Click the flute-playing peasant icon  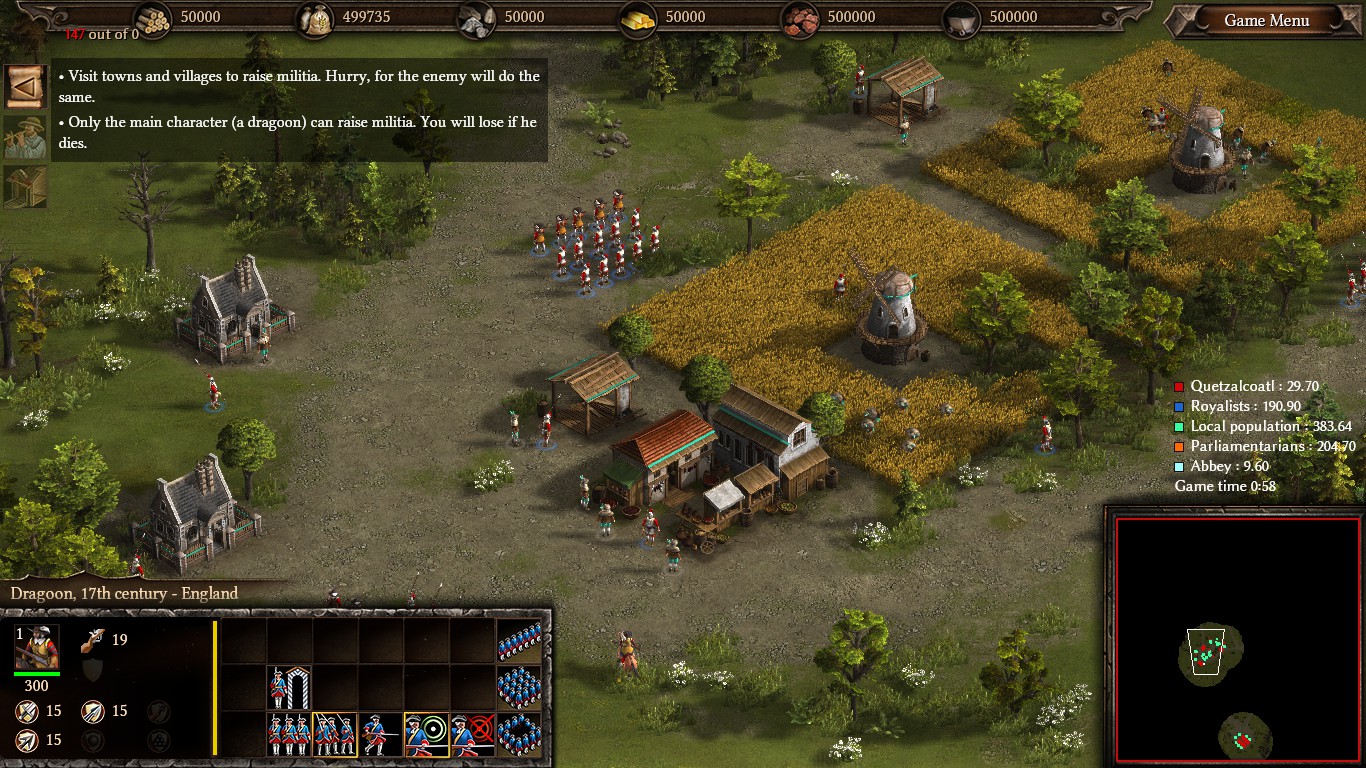[x=24, y=137]
